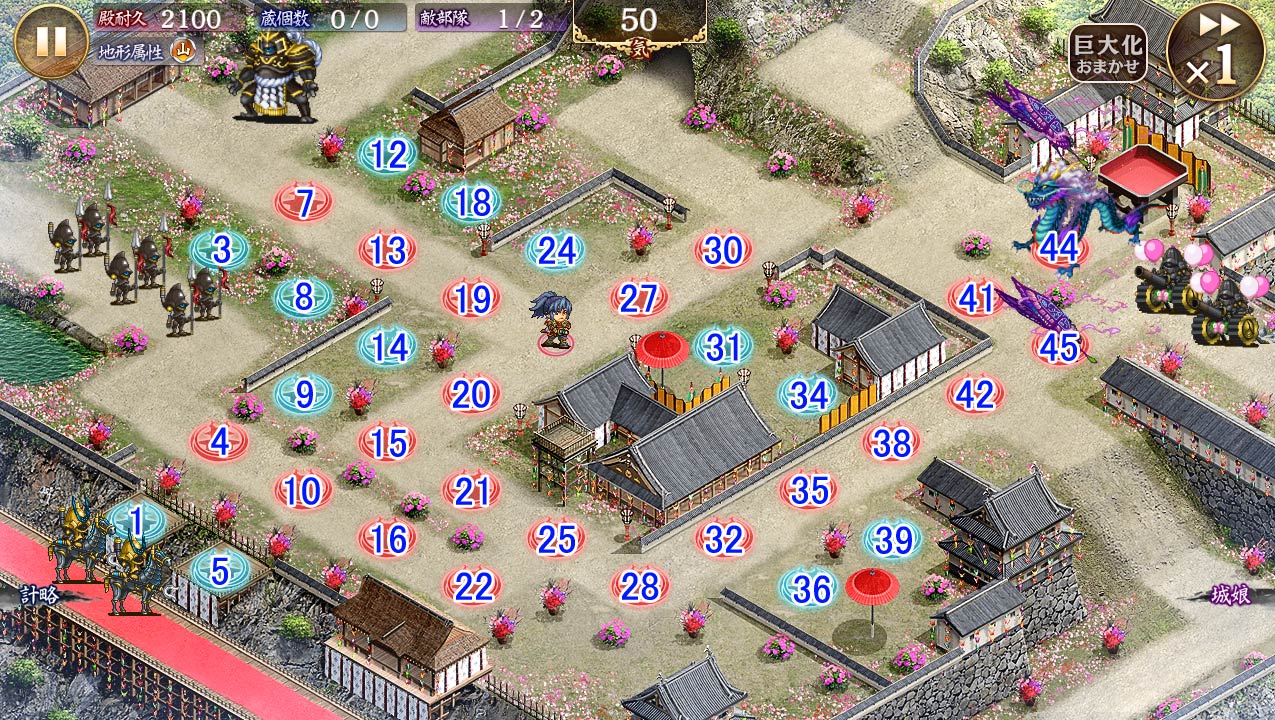Viewport: 1275px width, 720px height.
Task: Choose blue placement tile 39
Action: pyautogui.click(x=892, y=539)
